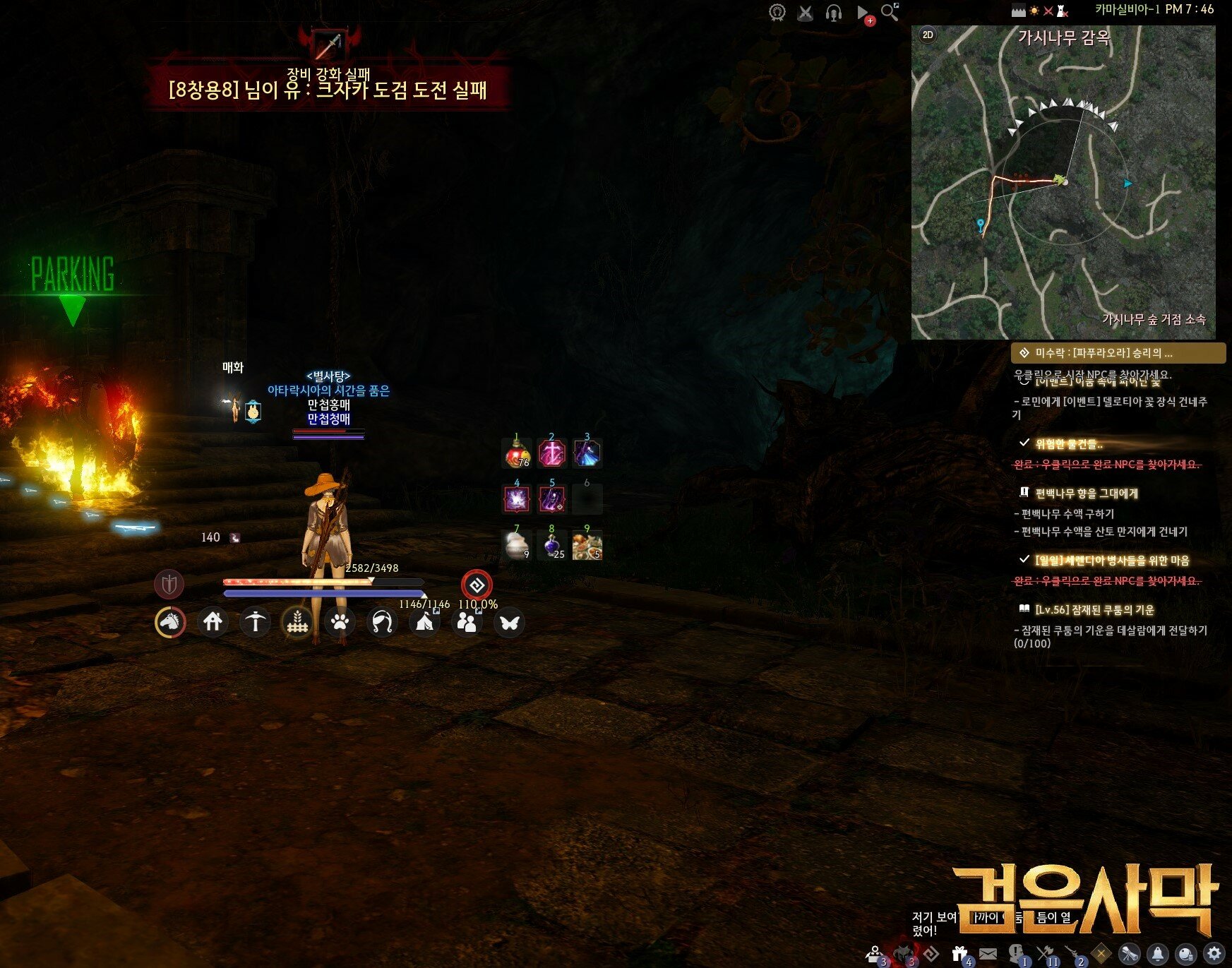Open the magnifying glass search icon
The image size is (1232, 968).
[x=890, y=12]
